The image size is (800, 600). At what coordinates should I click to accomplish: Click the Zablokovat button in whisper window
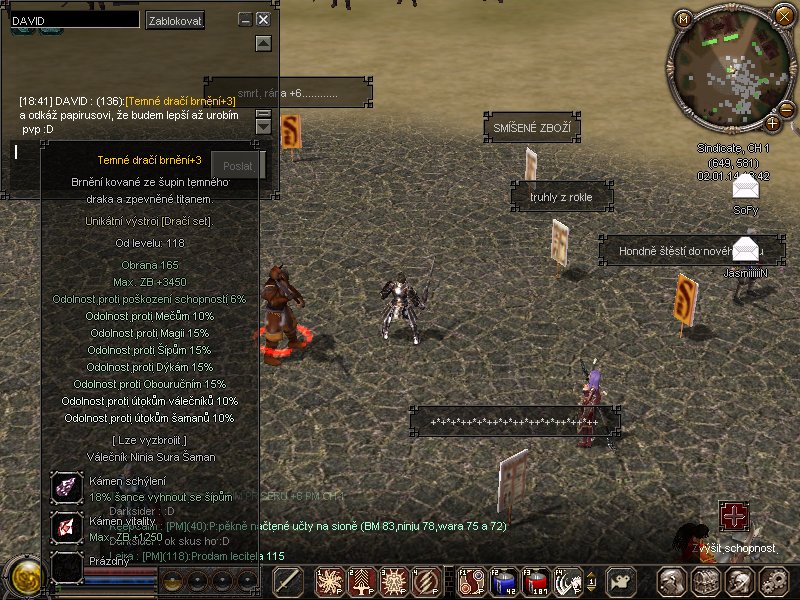click(175, 20)
